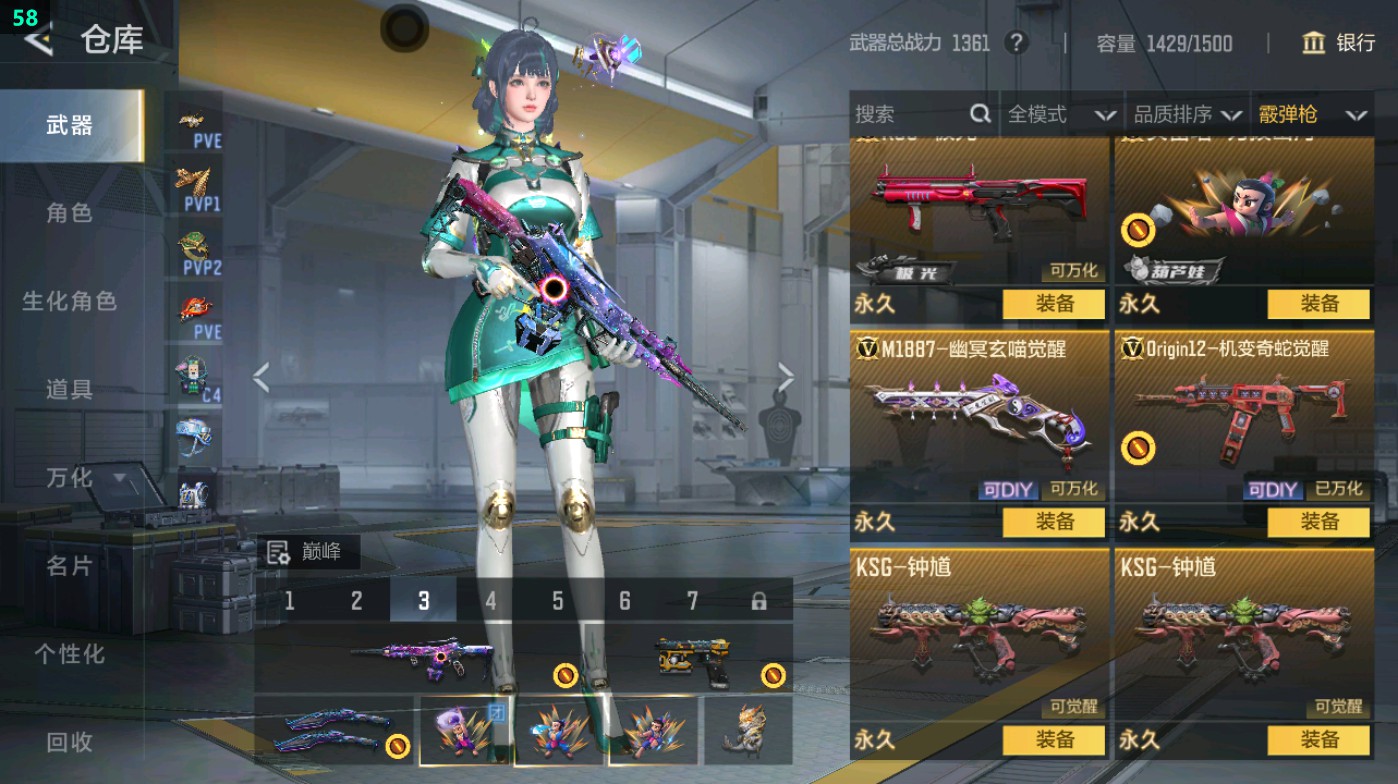Open the 生化角色 category
Viewport: 1398px width, 784px height.
69,301
